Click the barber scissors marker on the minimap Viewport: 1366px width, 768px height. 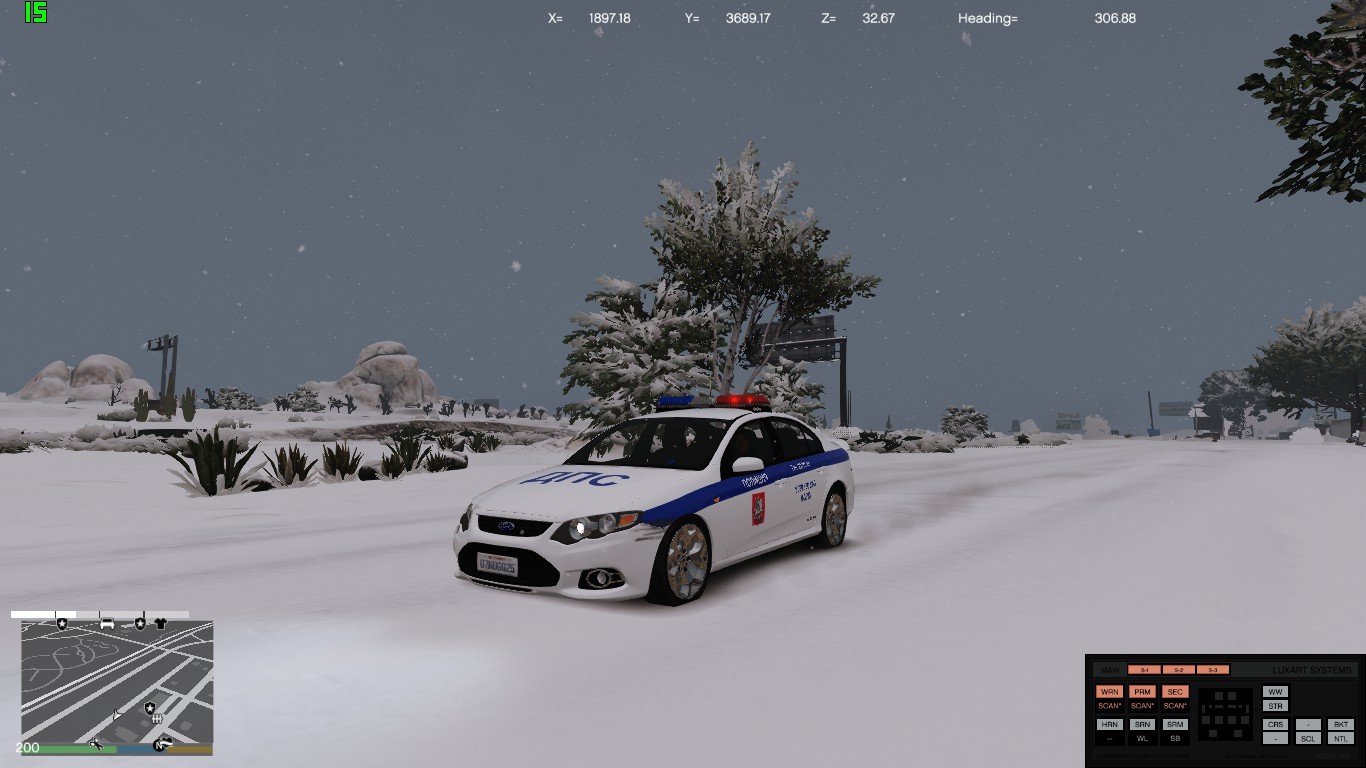[x=97, y=742]
